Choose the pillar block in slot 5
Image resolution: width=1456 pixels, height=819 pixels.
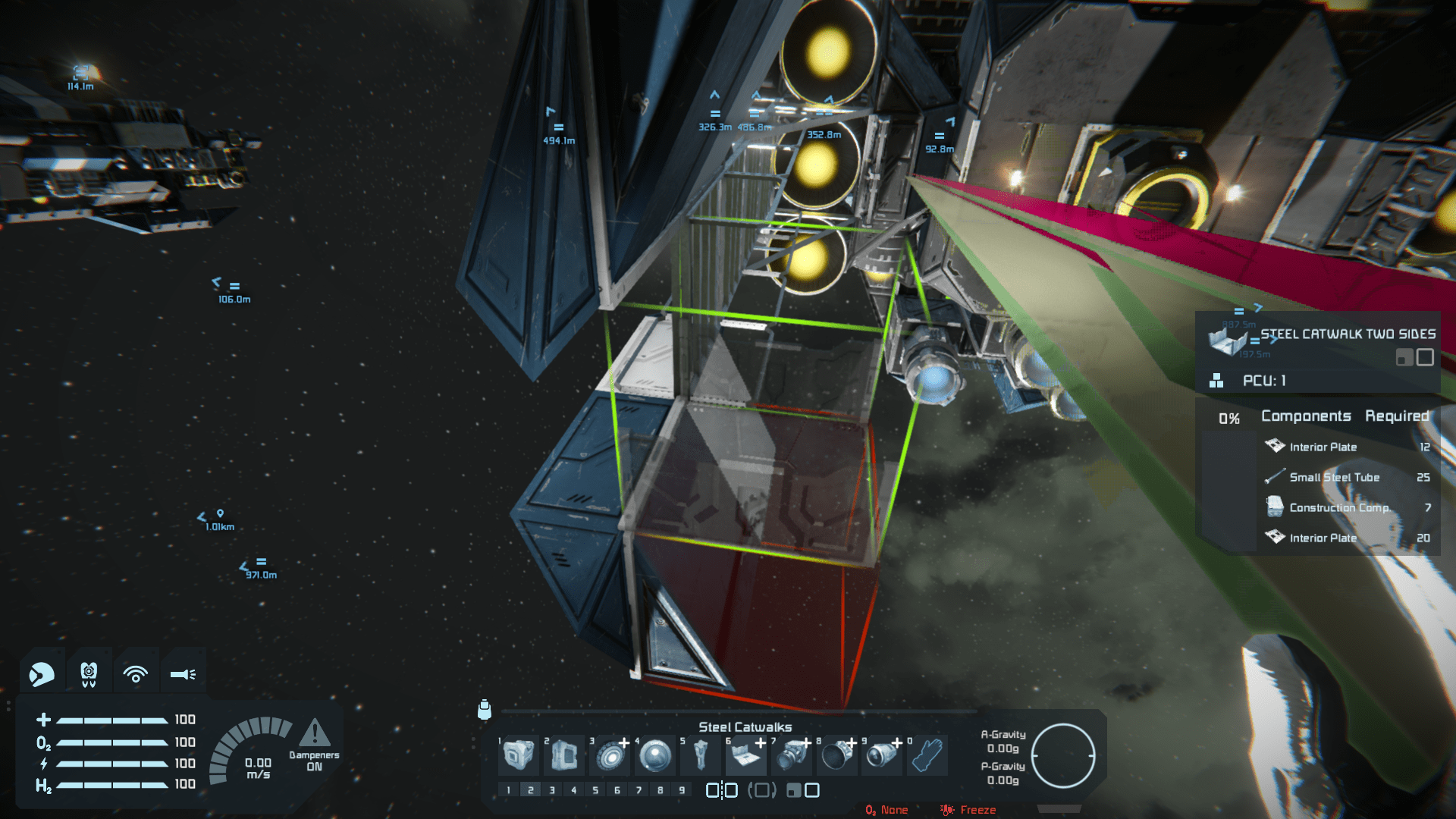click(701, 755)
